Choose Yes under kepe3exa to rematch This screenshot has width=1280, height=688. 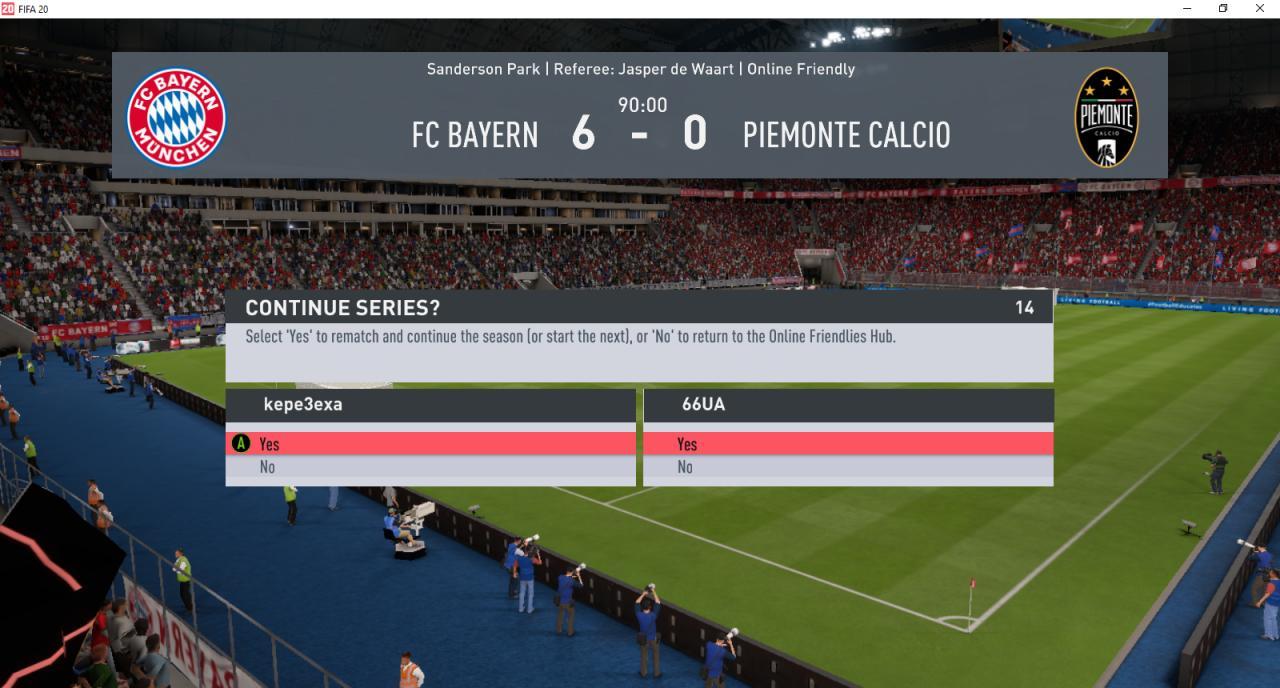[x=430, y=444]
